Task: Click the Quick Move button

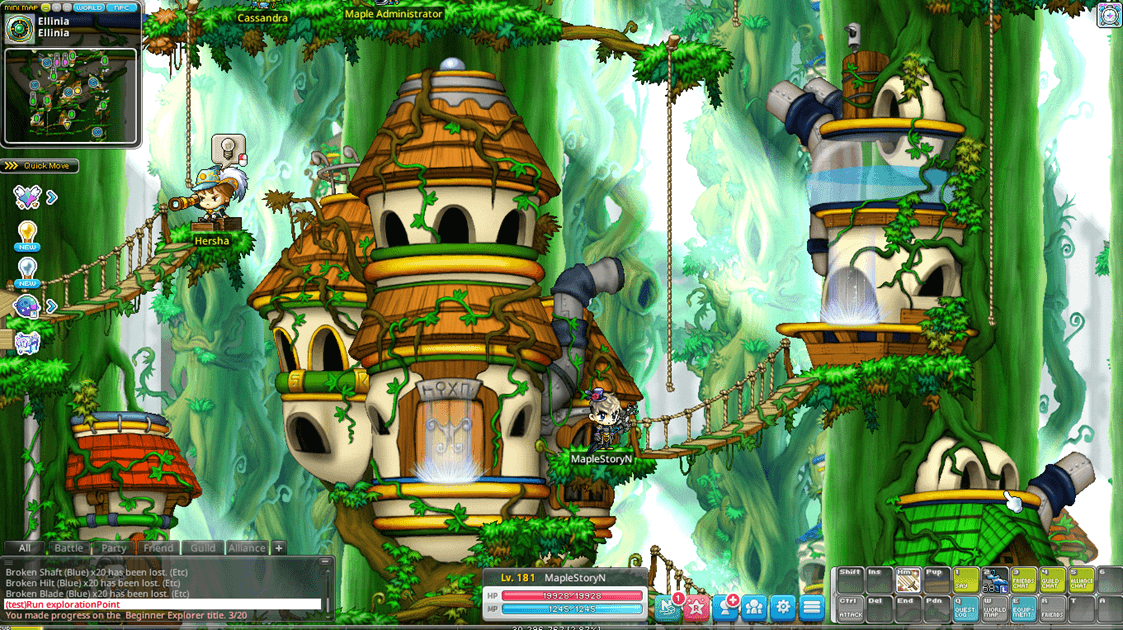Action: [x=41, y=166]
